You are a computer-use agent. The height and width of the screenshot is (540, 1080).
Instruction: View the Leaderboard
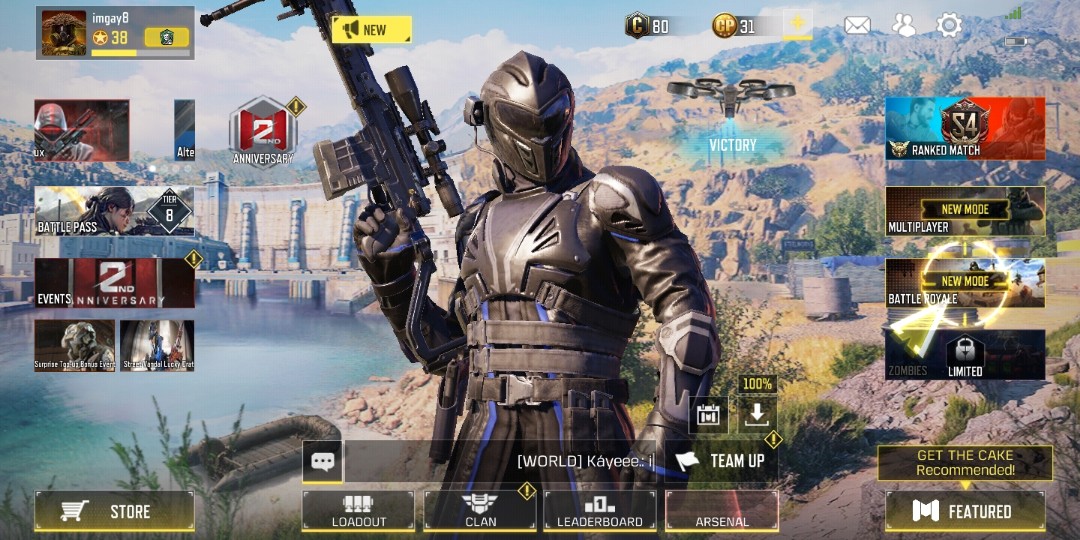[600, 510]
